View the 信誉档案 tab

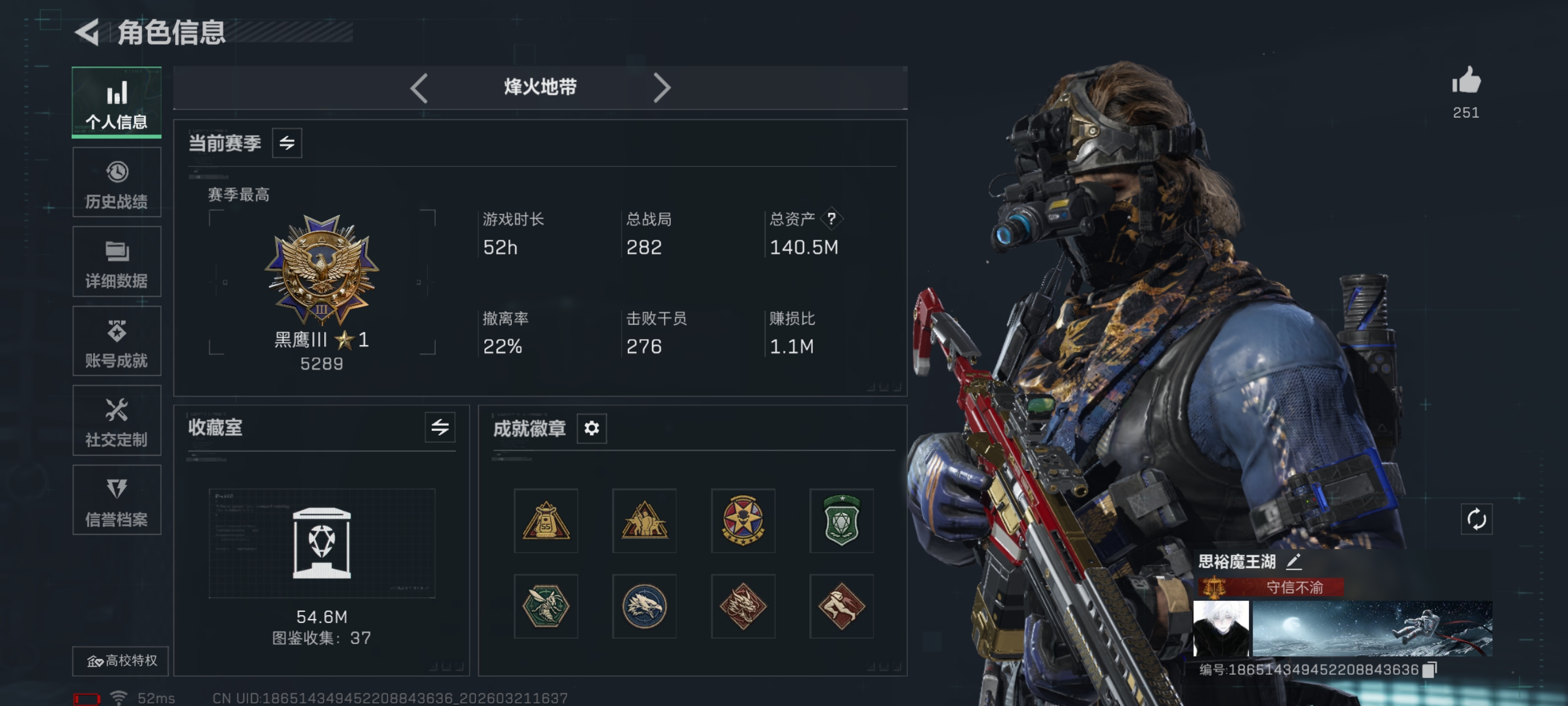116,500
